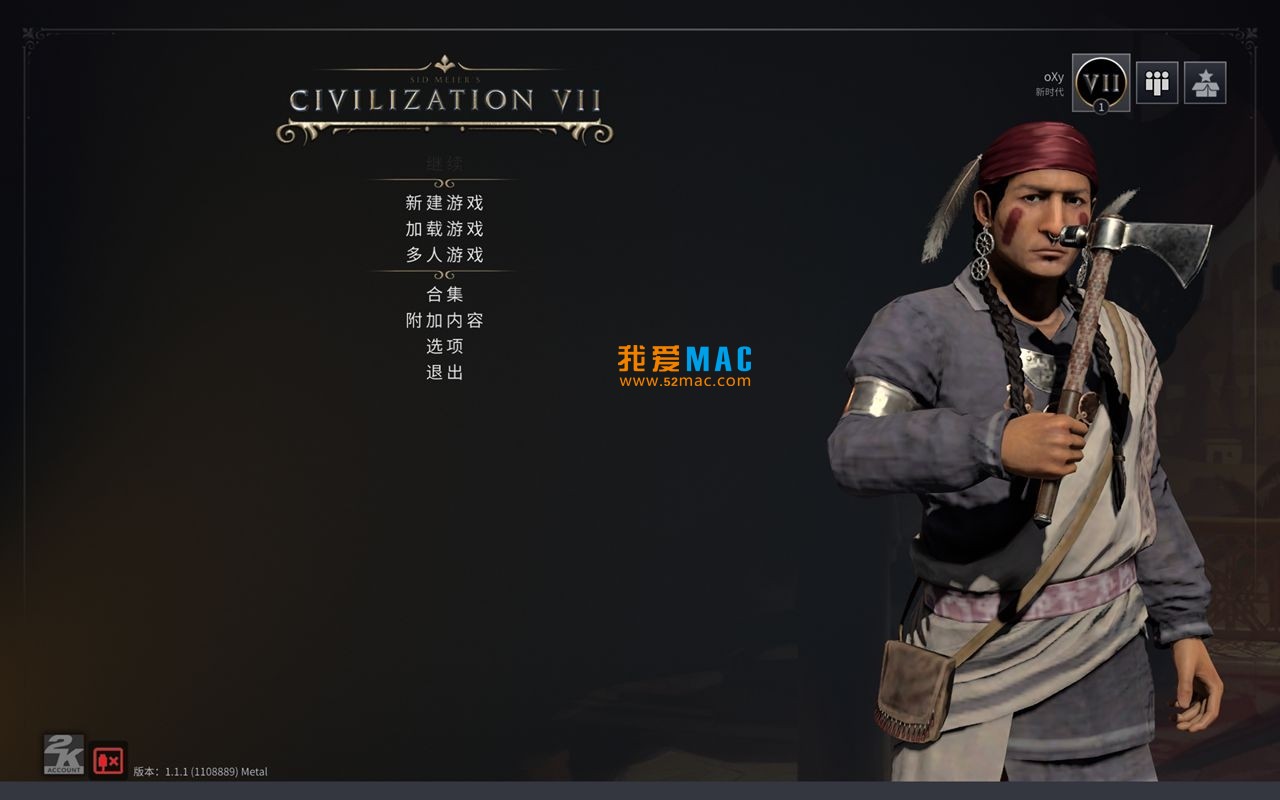The height and width of the screenshot is (800, 1280).
Task: Select 附加内容 additional content
Action: point(444,320)
